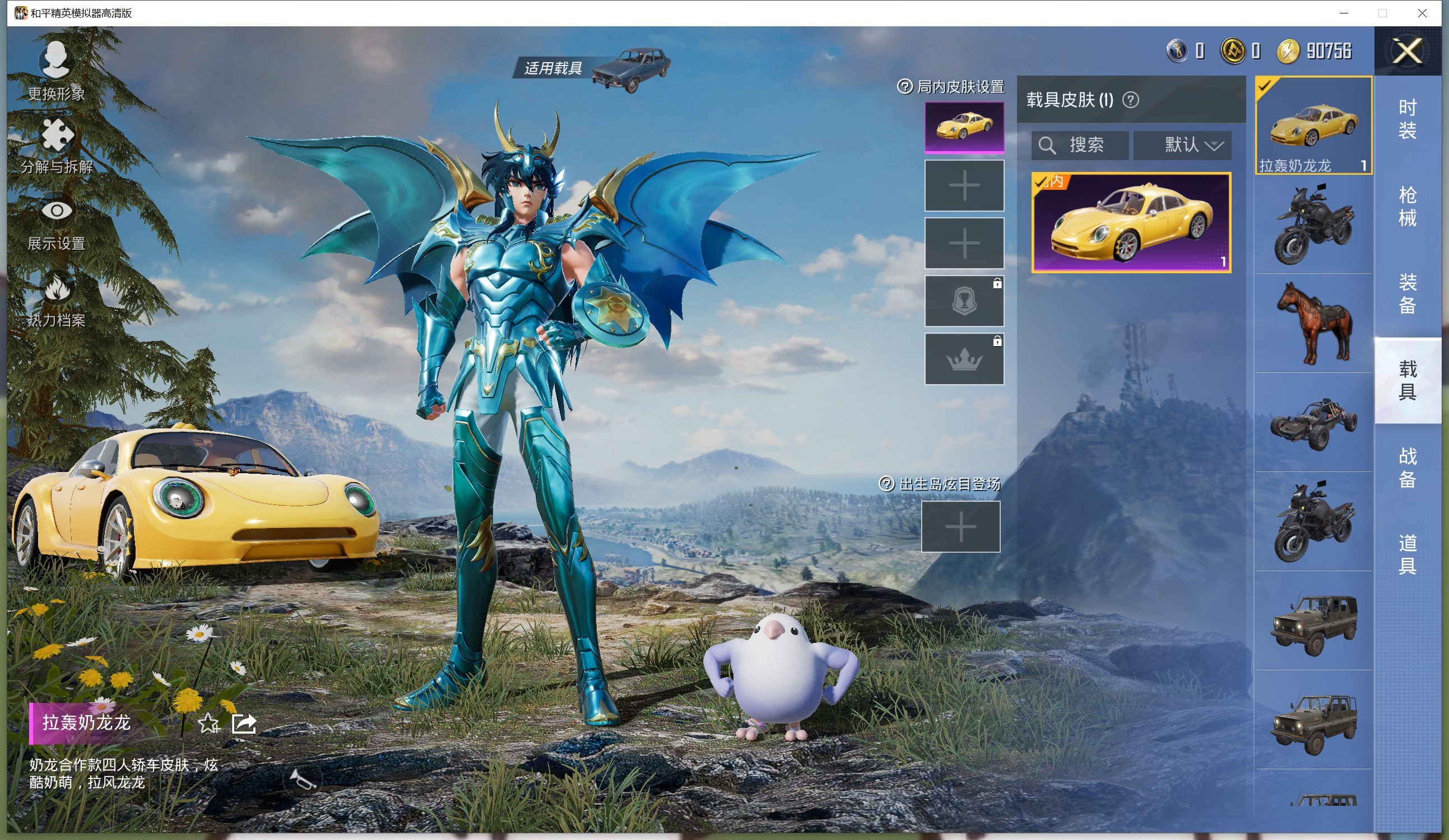Switch to the 装备 equipment tab
1449x840 pixels.
point(1407,293)
